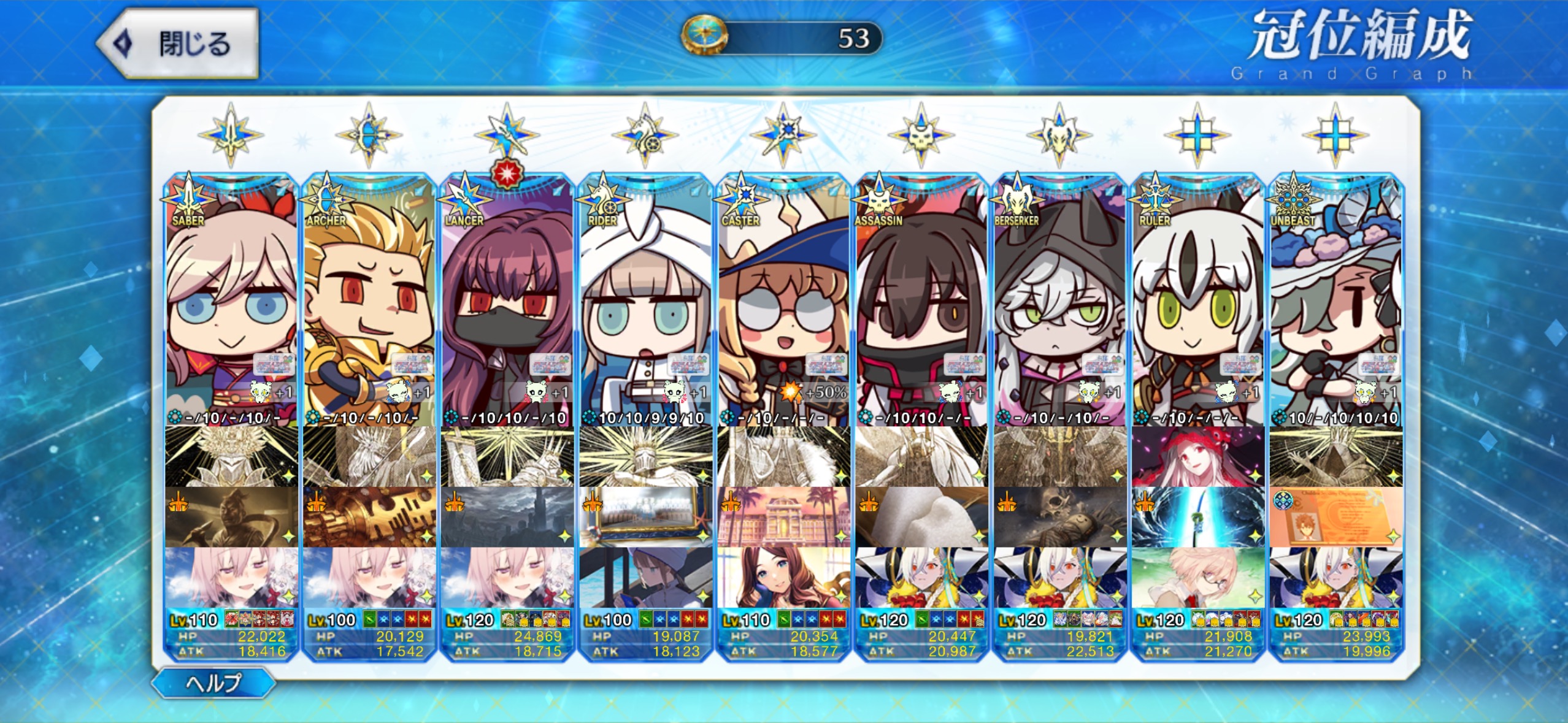Image resolution: width=1568 pixels, height=723 pixels.
Task: Select the Caster class servant card
Action: pyautogui.click(x=783, y=307)
